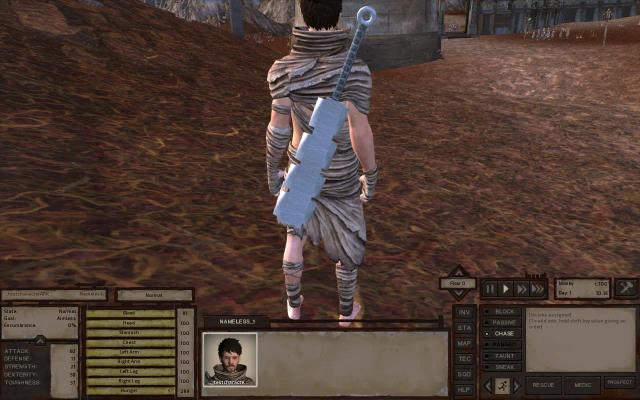Click the Medic order button
Viewport: 640px width, 400px height.
point(582,383)
